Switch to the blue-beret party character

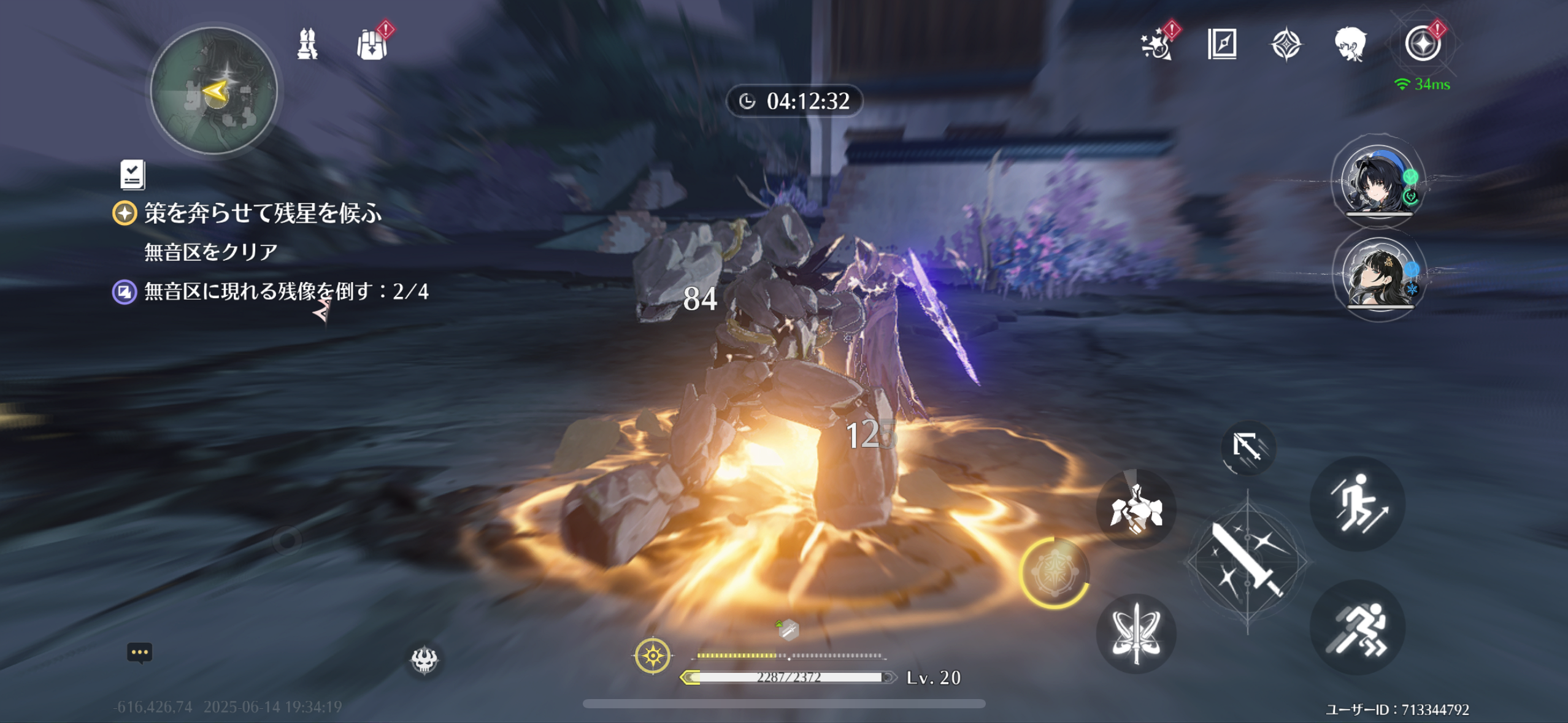point(1377,181)
